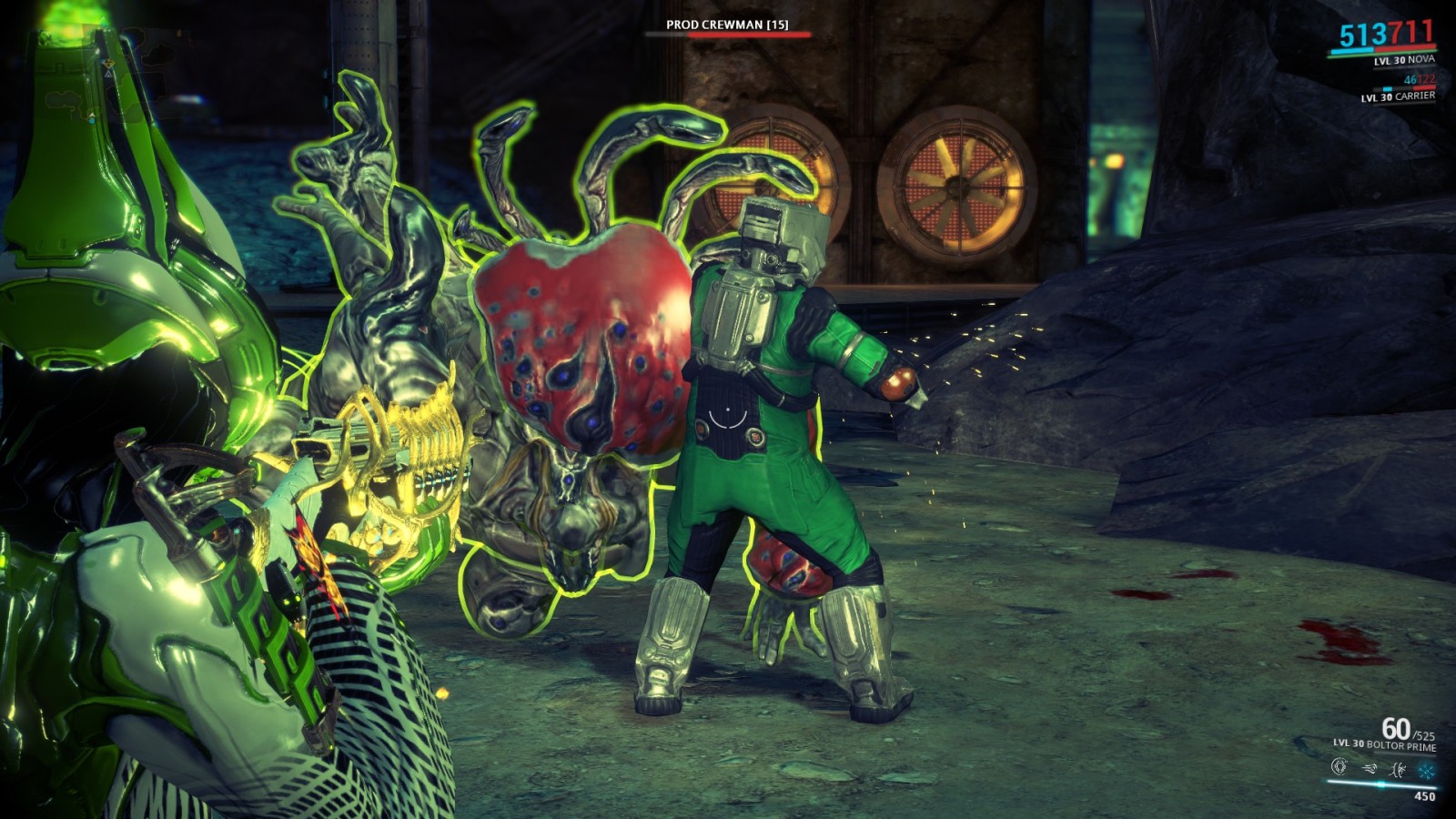Use the Antimatter Drop ability icon
1456x819 pixels.
coord(1369,769)
